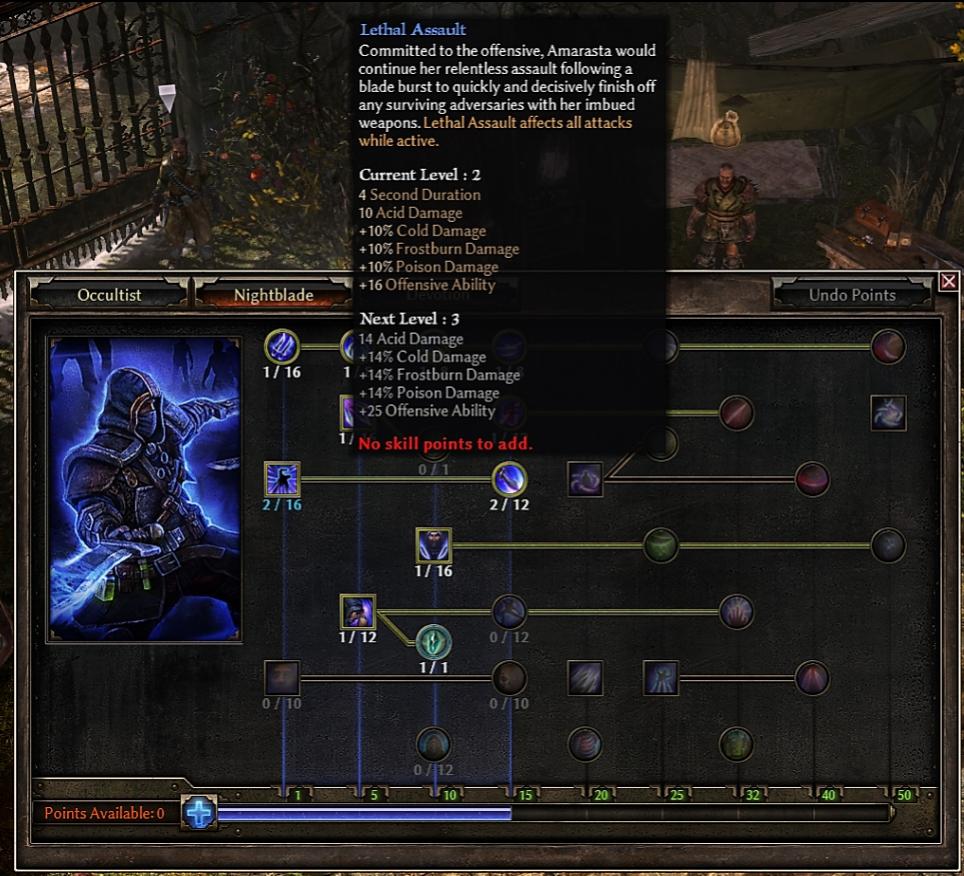964x876 pixels.
Task: Add mastery points with the blue plus button
Action: [x=199, y=813]
